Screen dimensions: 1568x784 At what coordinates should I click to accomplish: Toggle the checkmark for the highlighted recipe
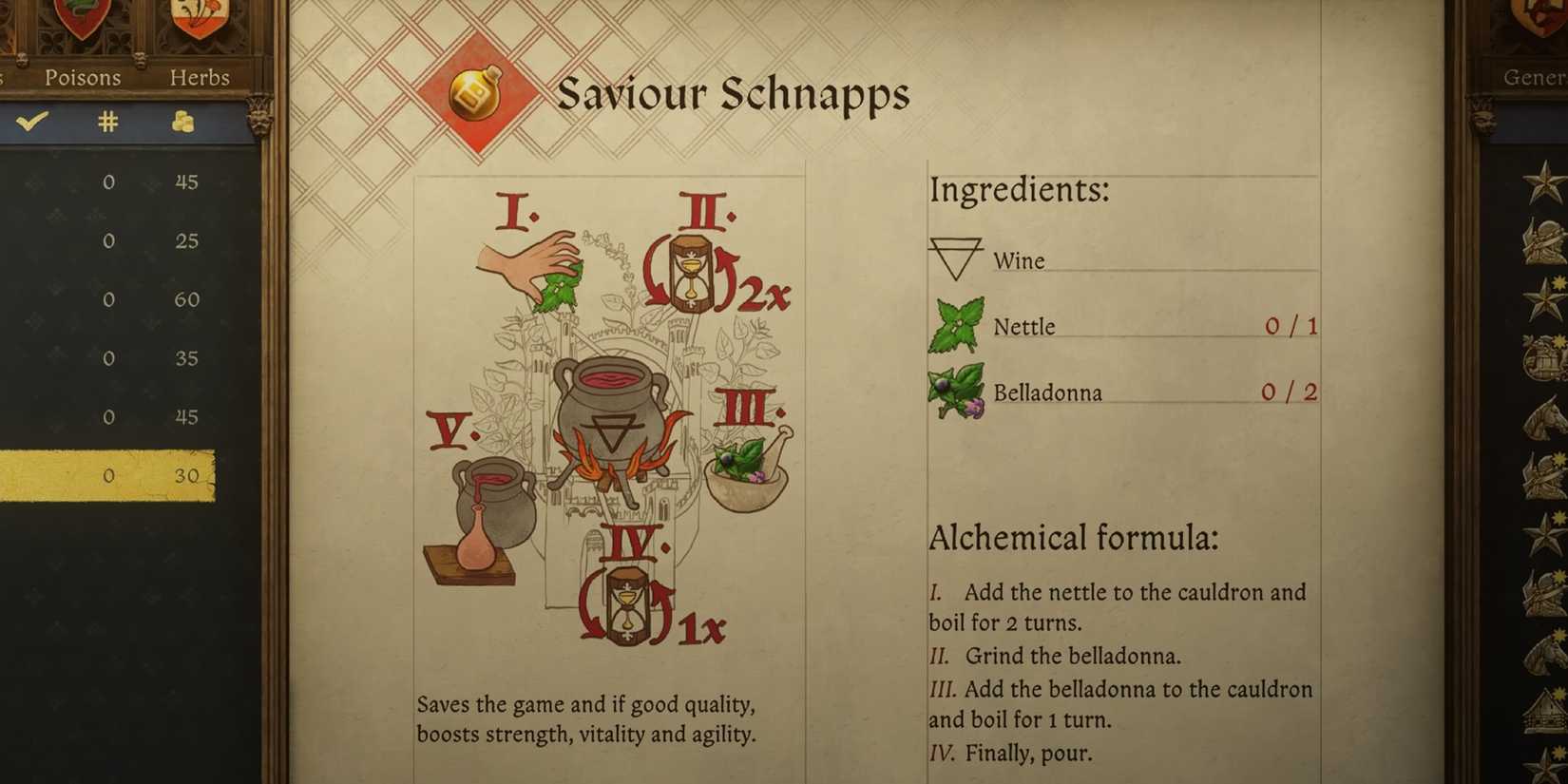click(x=32, y=475)
